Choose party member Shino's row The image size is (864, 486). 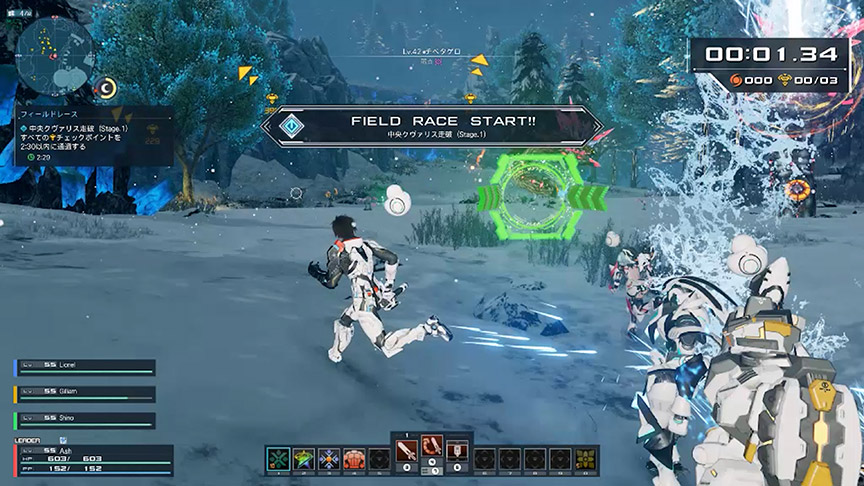coord(84,420)
